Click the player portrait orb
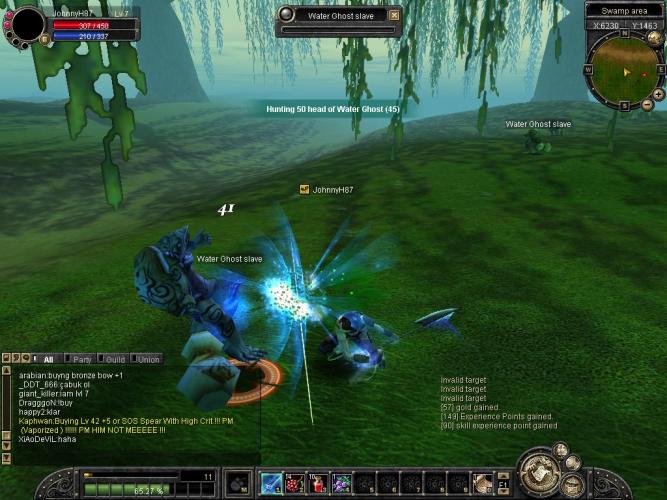Viewport: 667px width, 500px height. (25, 24)
